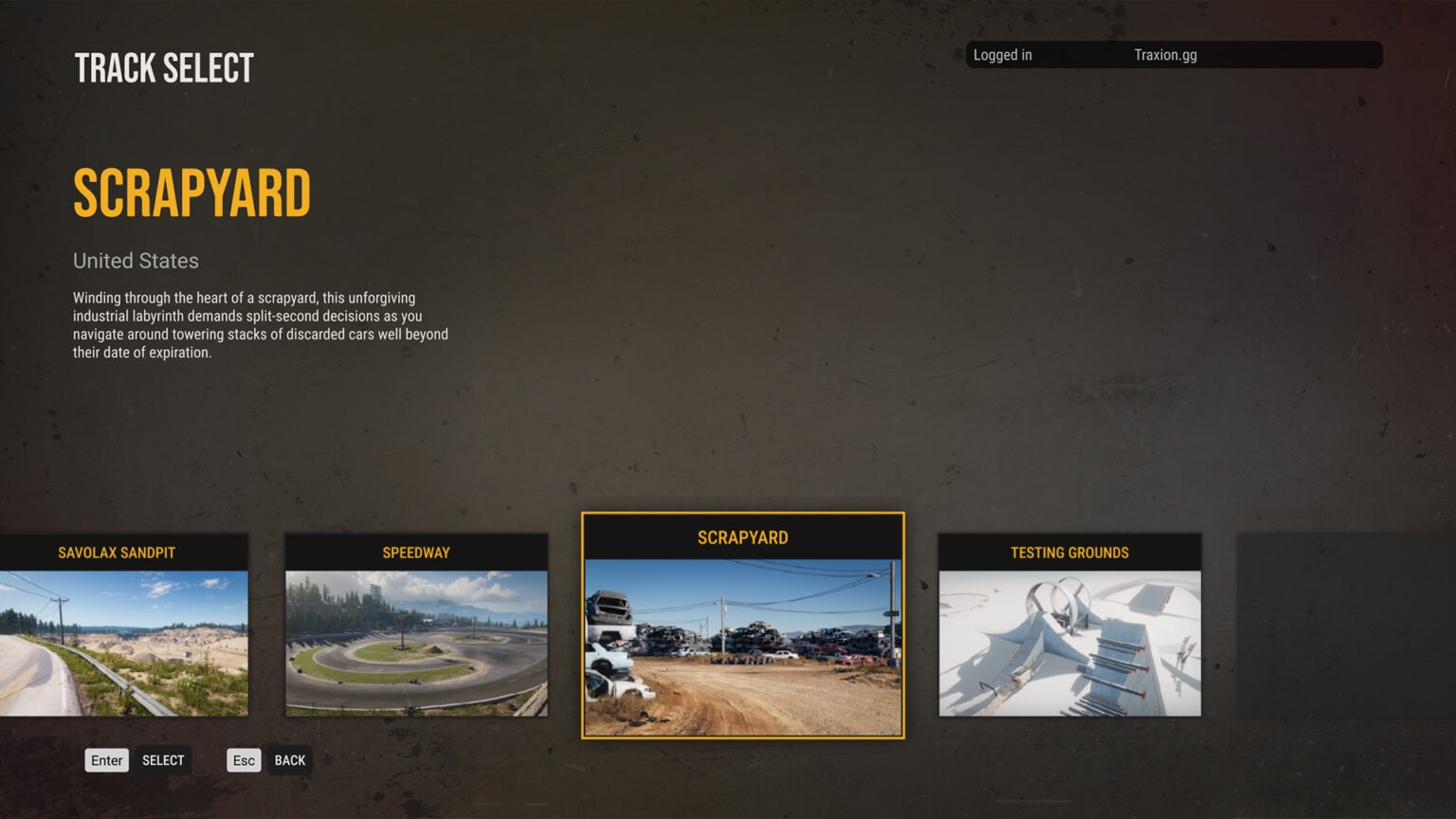The width and height of the screenshot is (1456, 819).
Task: Click the large SCRAPYARD track heading
Action: (x=191, y=192)
